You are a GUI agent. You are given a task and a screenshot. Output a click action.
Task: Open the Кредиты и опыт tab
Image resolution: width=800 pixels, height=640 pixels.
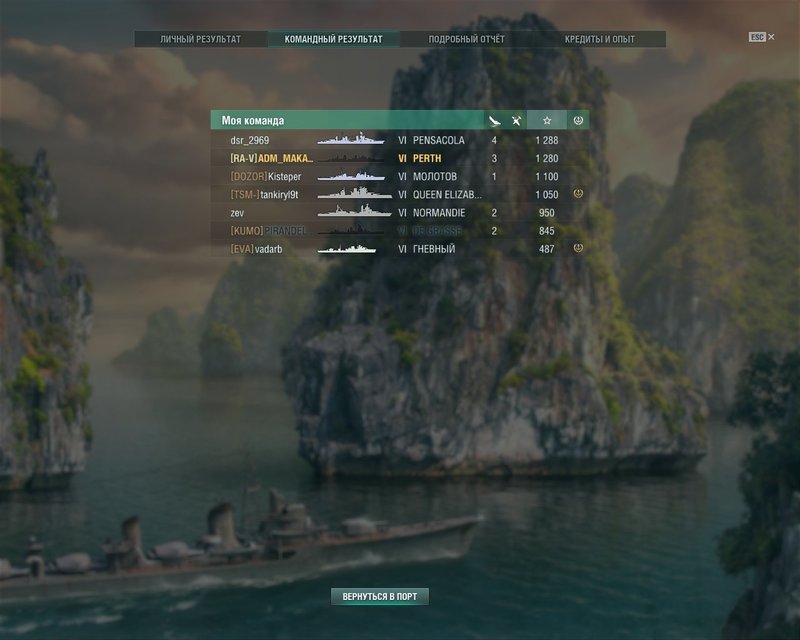click(599, 39)
